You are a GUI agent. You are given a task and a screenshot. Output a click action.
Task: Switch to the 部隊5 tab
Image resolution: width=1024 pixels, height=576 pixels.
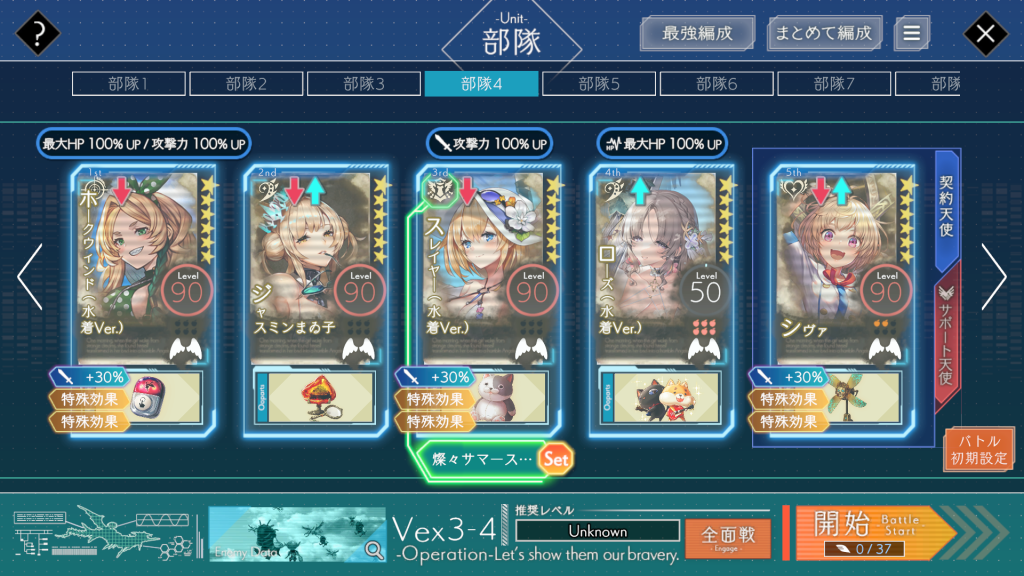pos(599,84)
